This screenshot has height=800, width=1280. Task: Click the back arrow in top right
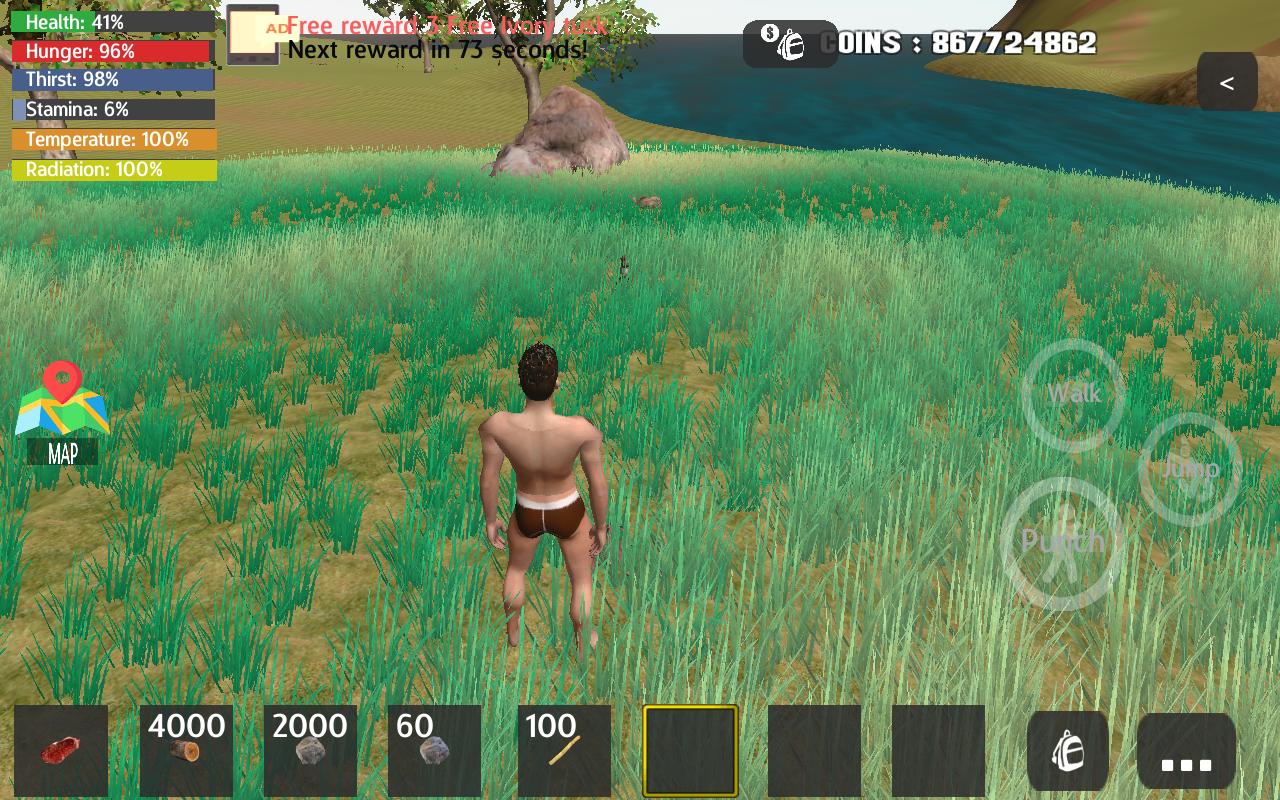(x=1227, y=82)
